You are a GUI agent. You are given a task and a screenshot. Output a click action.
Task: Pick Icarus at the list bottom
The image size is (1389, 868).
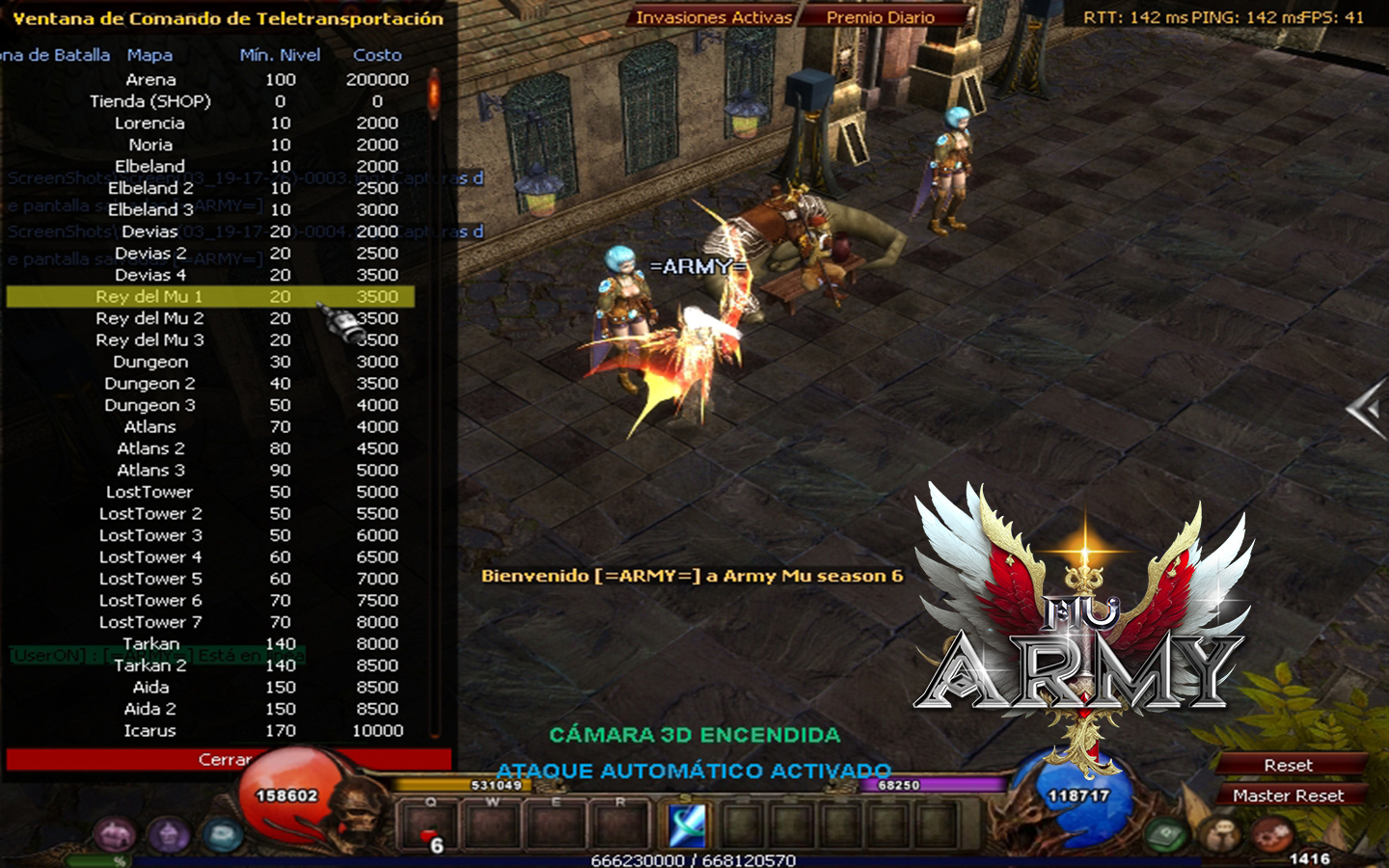coord(150,731)
